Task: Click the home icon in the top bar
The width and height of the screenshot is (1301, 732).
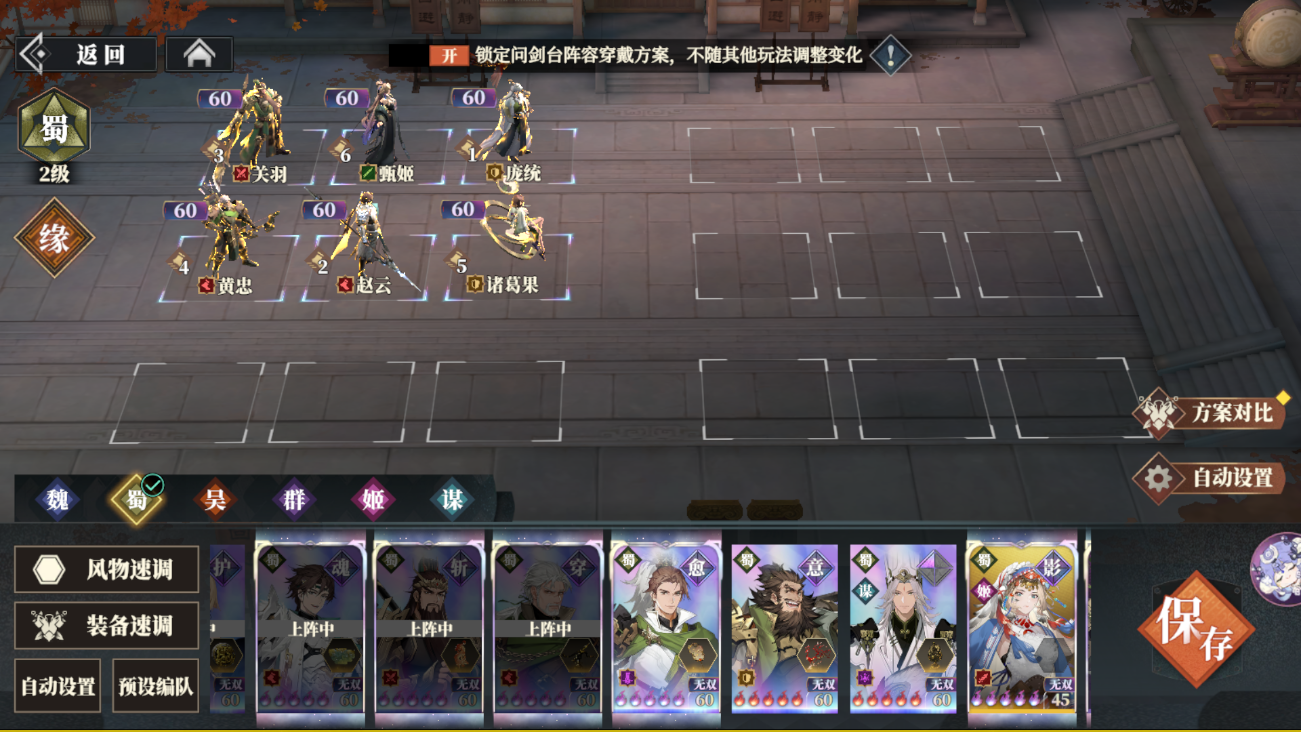Action: point(199,52)
